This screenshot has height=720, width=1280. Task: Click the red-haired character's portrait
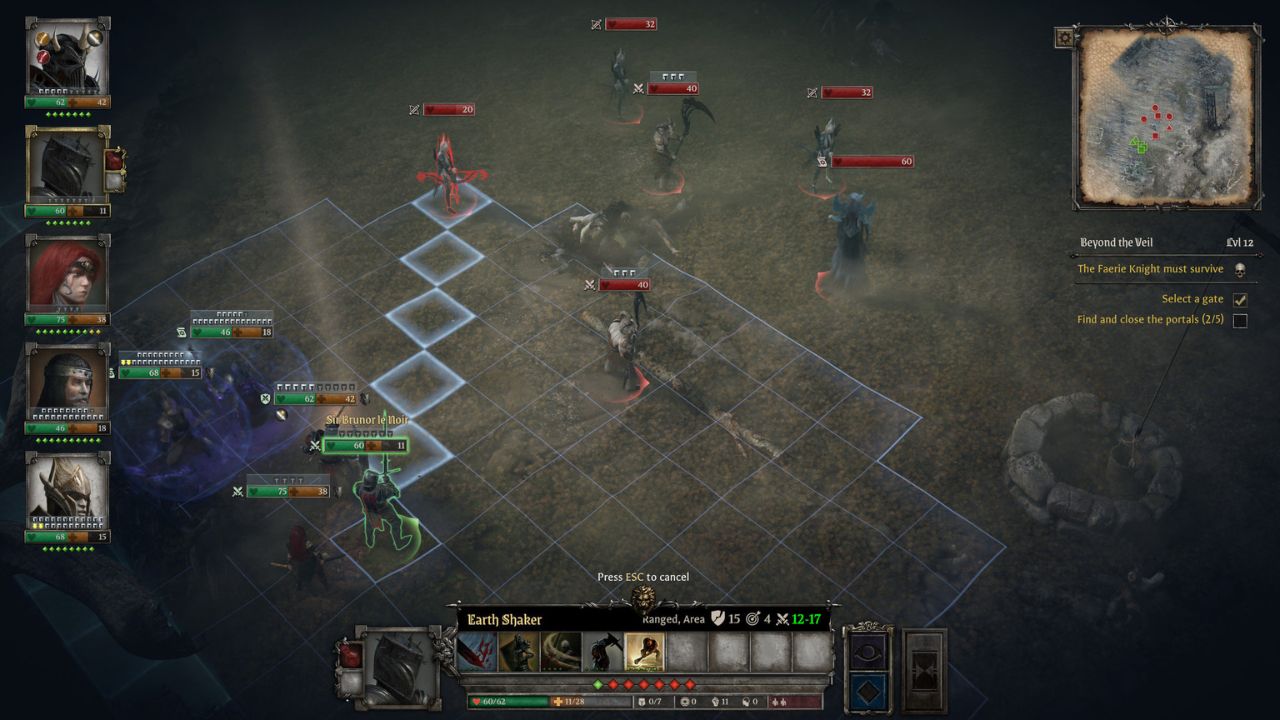pyautogui.click(x=63, y=275)
